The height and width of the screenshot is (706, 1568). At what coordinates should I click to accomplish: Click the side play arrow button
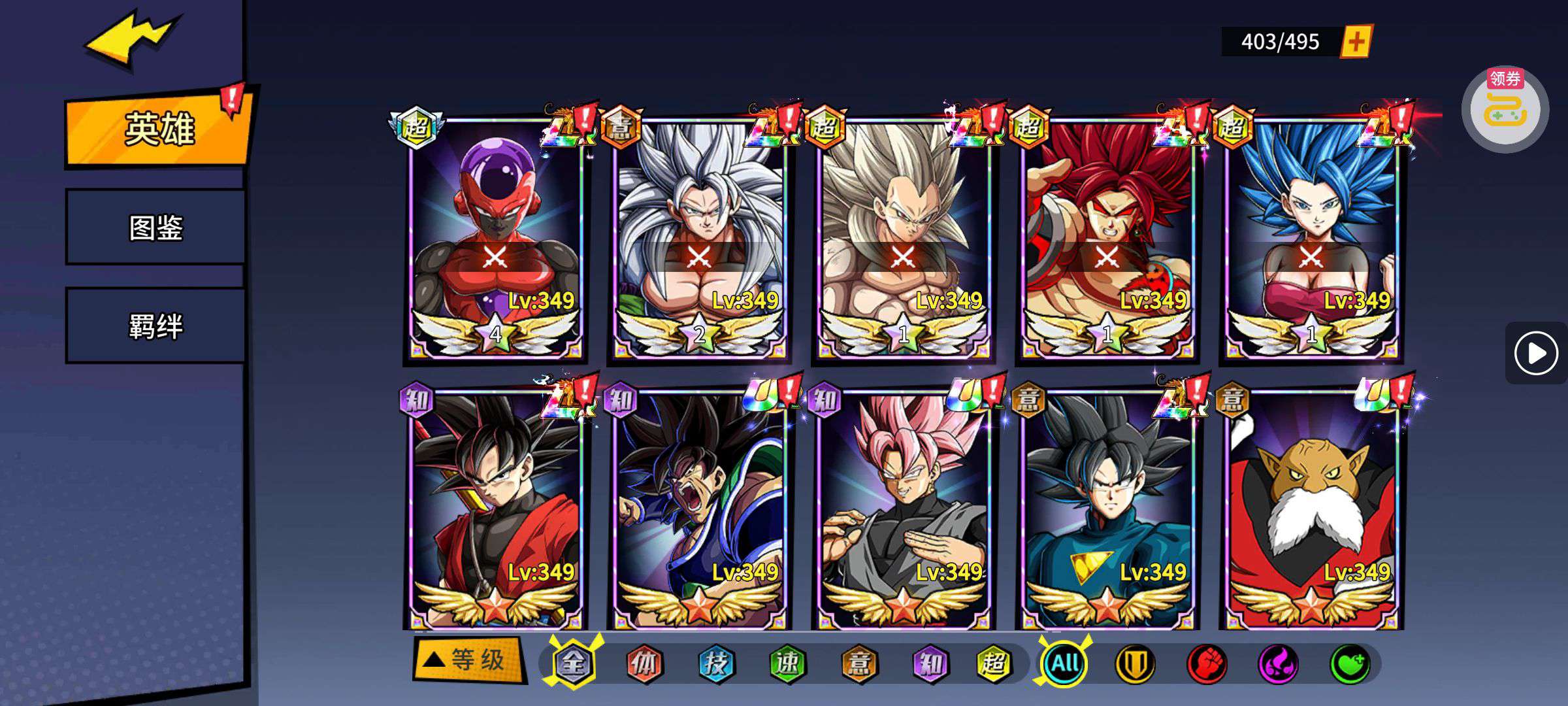tap(1535, 353)
